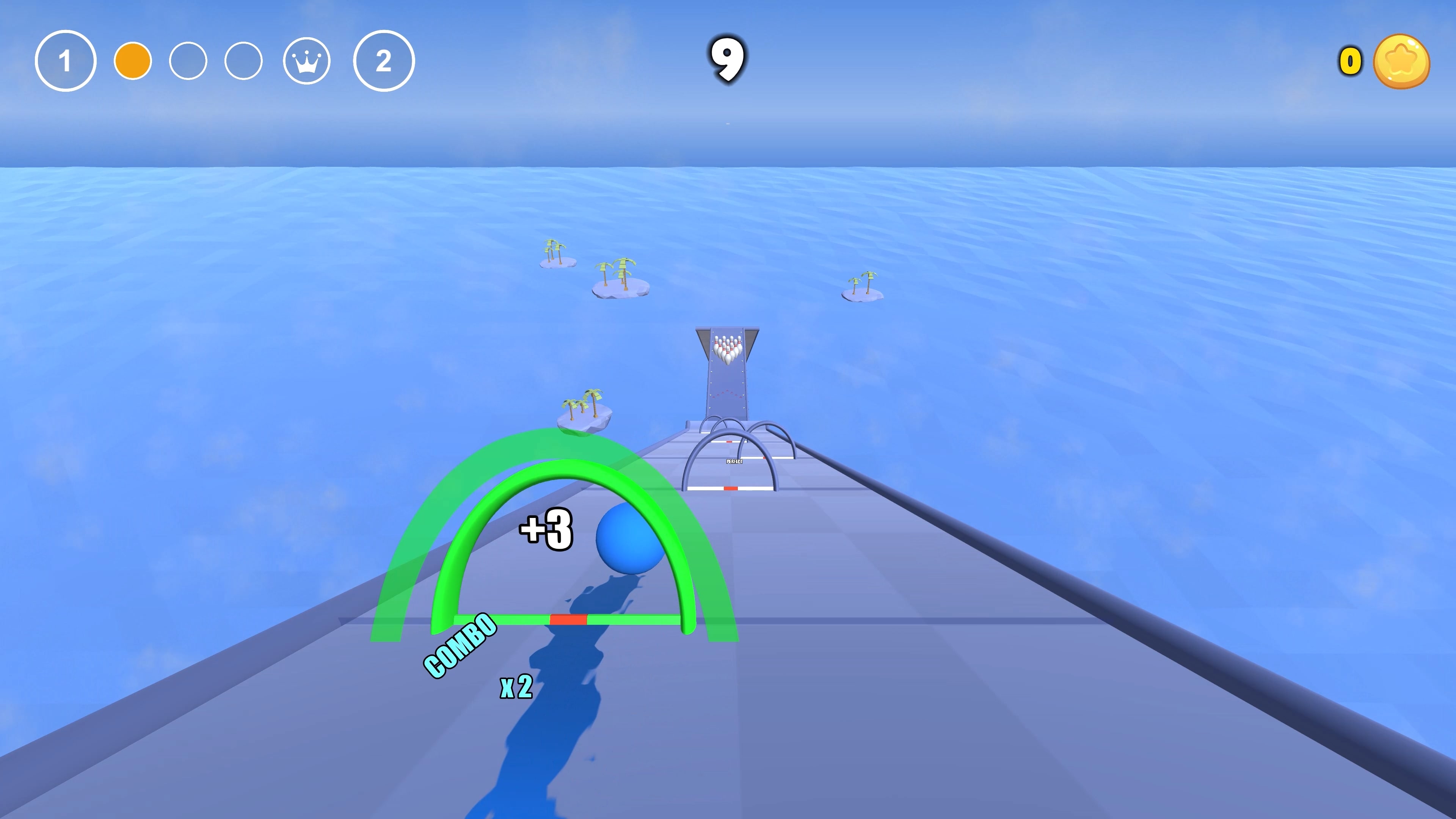Click the current level 1 badge
This screenshot has height=819, width=1456.
pyautogui.click(x=66, y=61)
